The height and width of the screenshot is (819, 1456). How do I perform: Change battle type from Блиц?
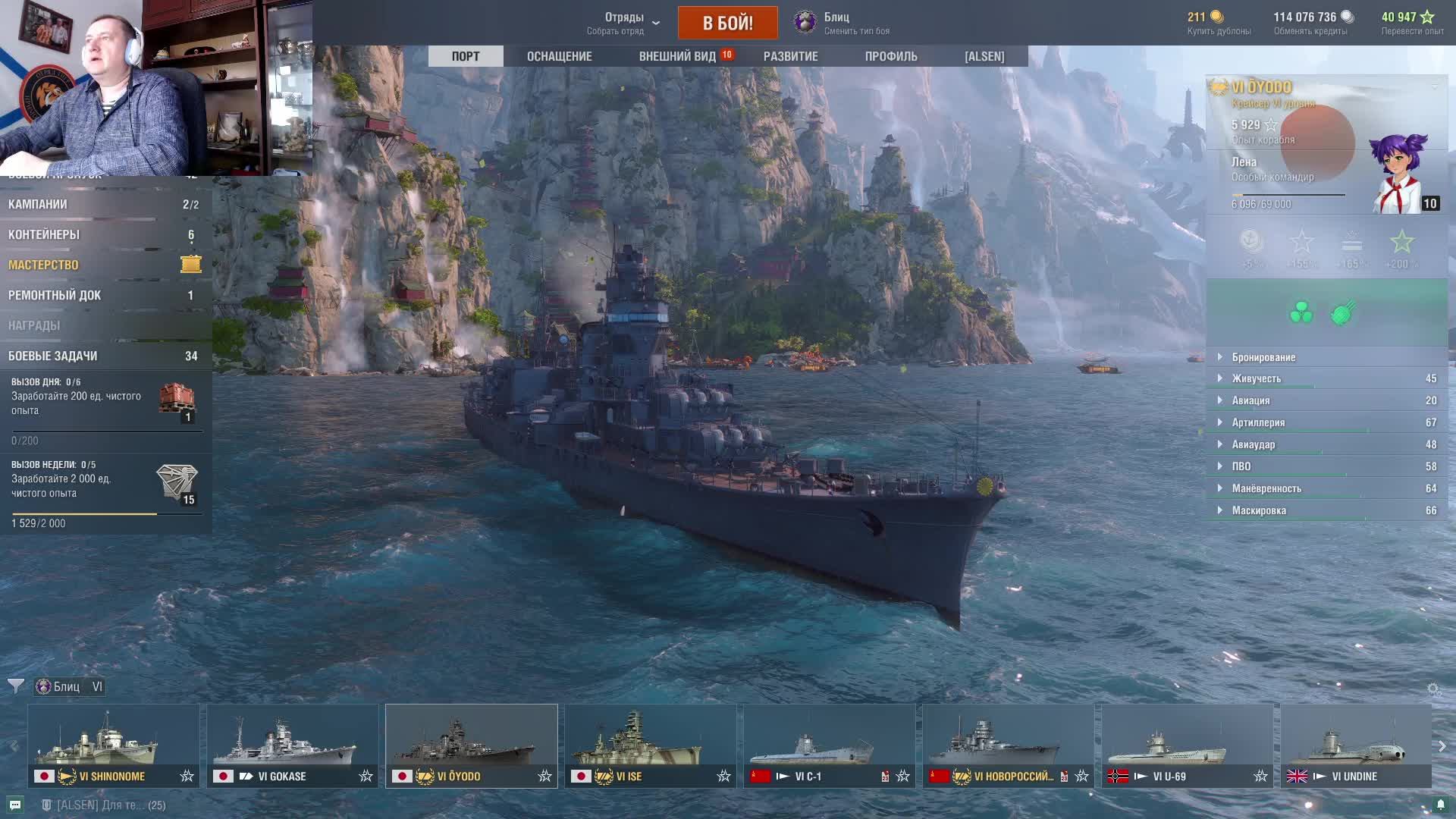[x=842, y=23]
